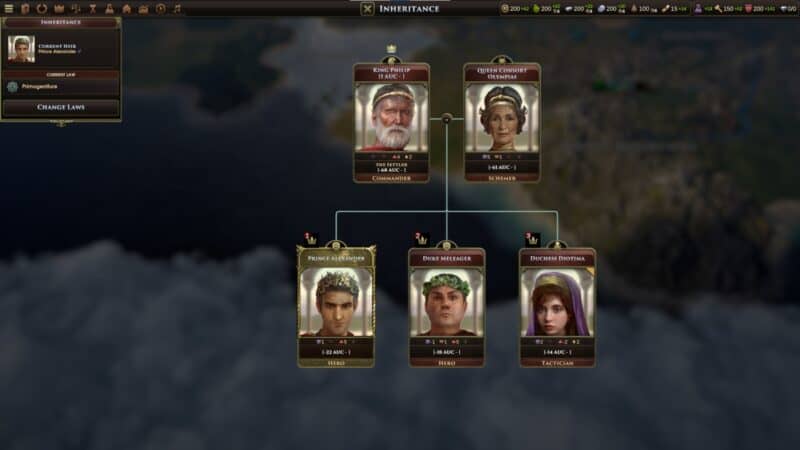The image size is (800, 450).
Task: Click the hourglass toolbar icon
Action: click(x=92, y=9)
